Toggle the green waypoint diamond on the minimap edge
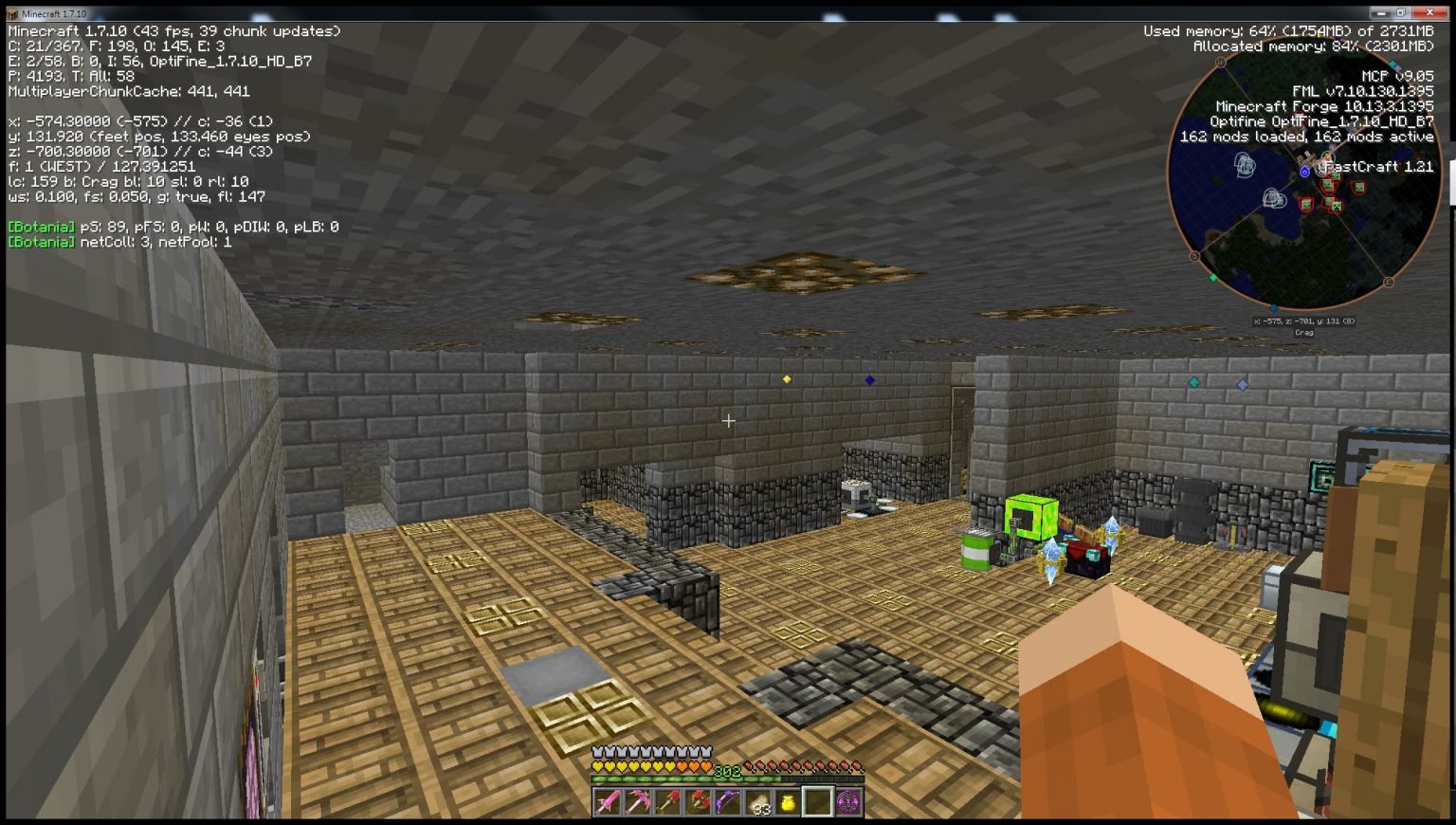 tap(1214, 277)
